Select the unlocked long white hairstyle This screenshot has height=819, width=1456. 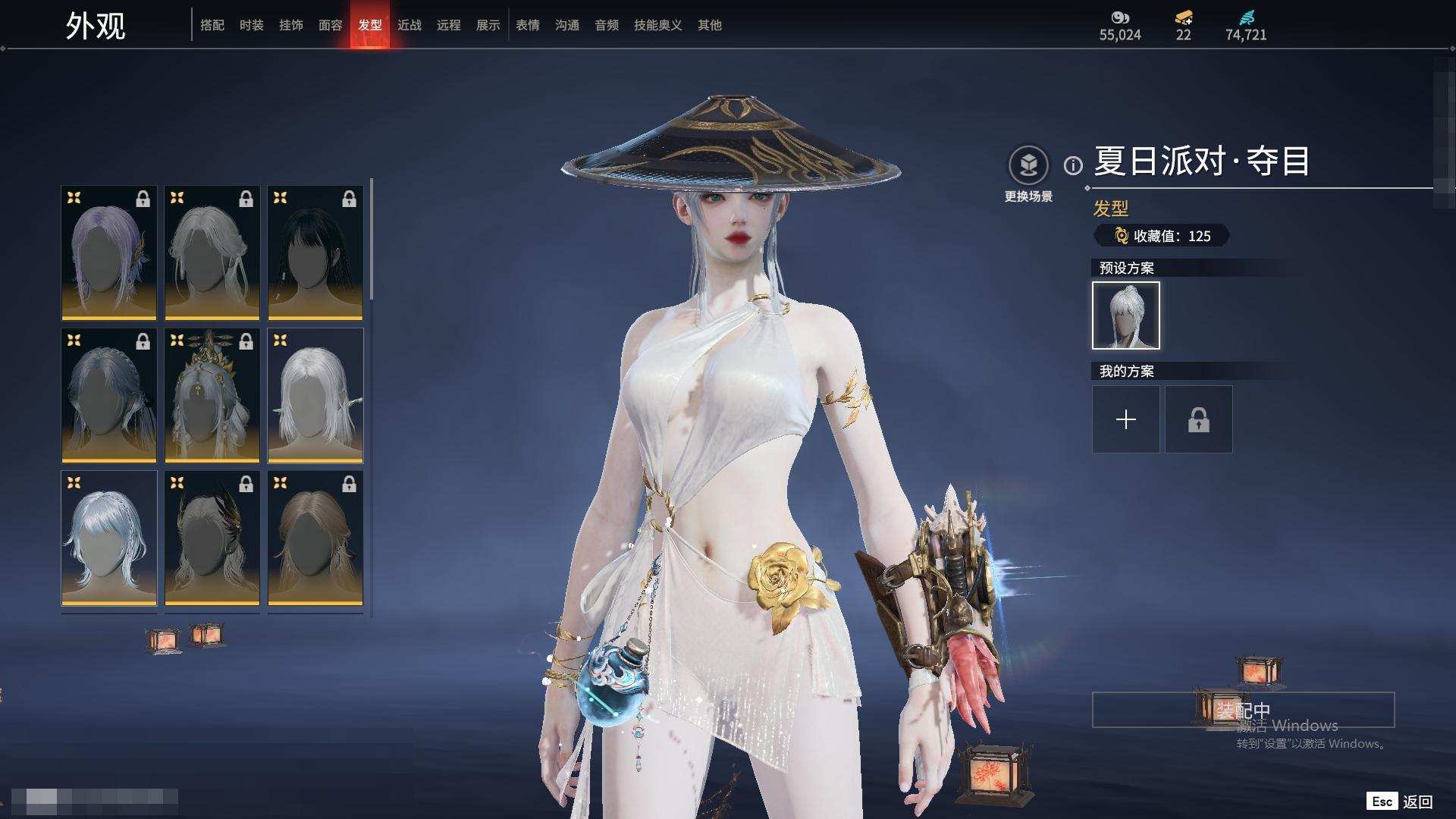[315, 395]
